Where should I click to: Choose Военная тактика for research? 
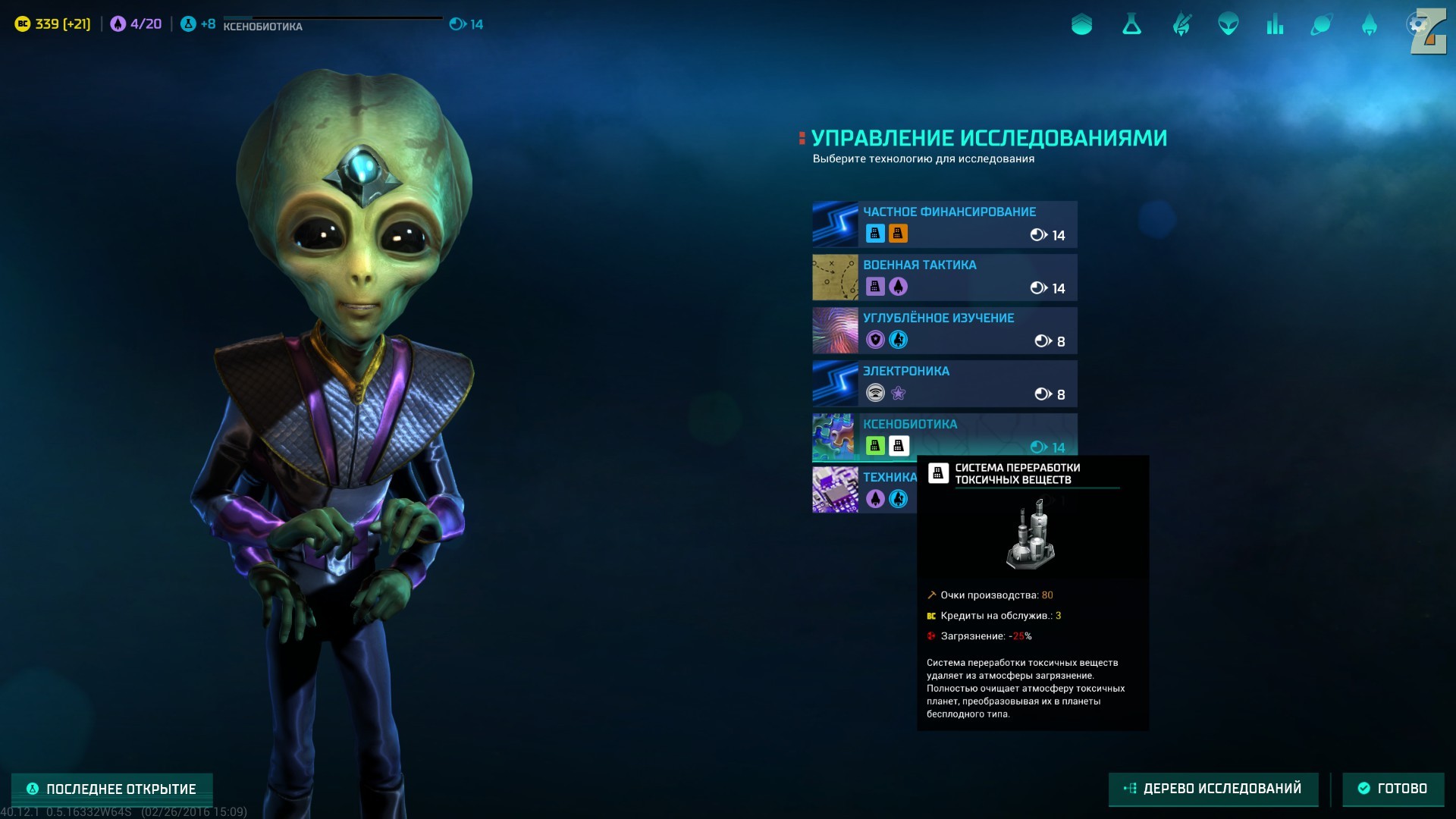click(944, 277)
